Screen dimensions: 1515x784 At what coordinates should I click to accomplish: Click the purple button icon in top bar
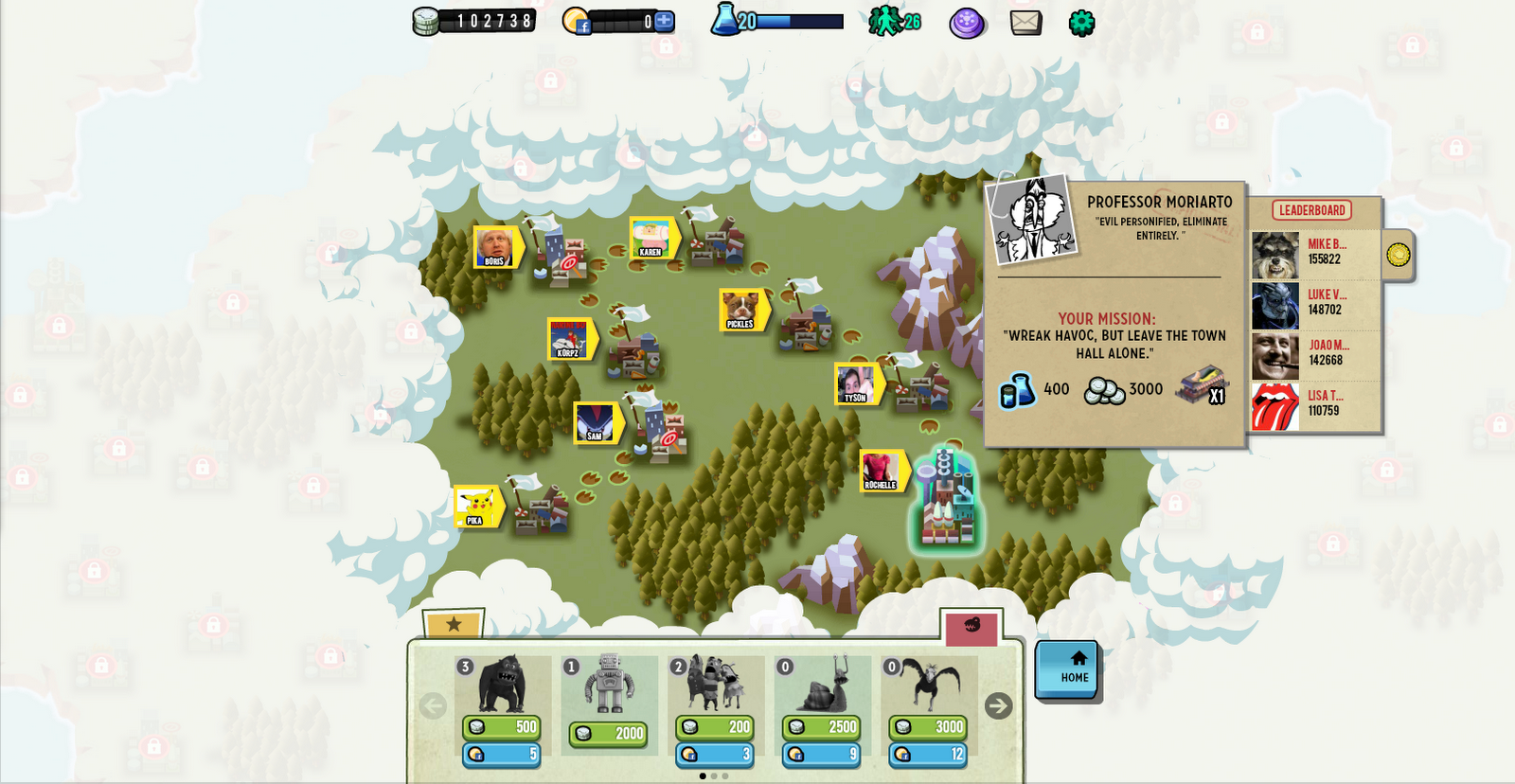pos(966,22)
